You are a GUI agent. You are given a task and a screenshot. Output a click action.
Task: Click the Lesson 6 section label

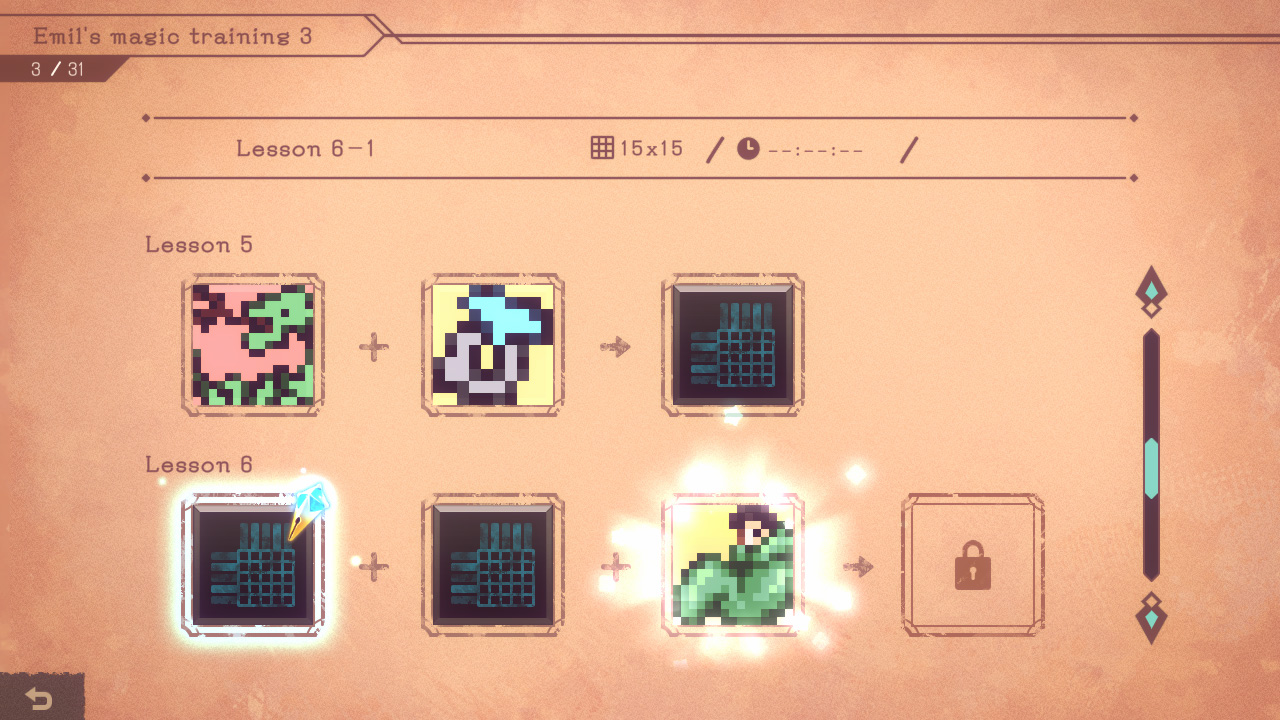point(198,464)
